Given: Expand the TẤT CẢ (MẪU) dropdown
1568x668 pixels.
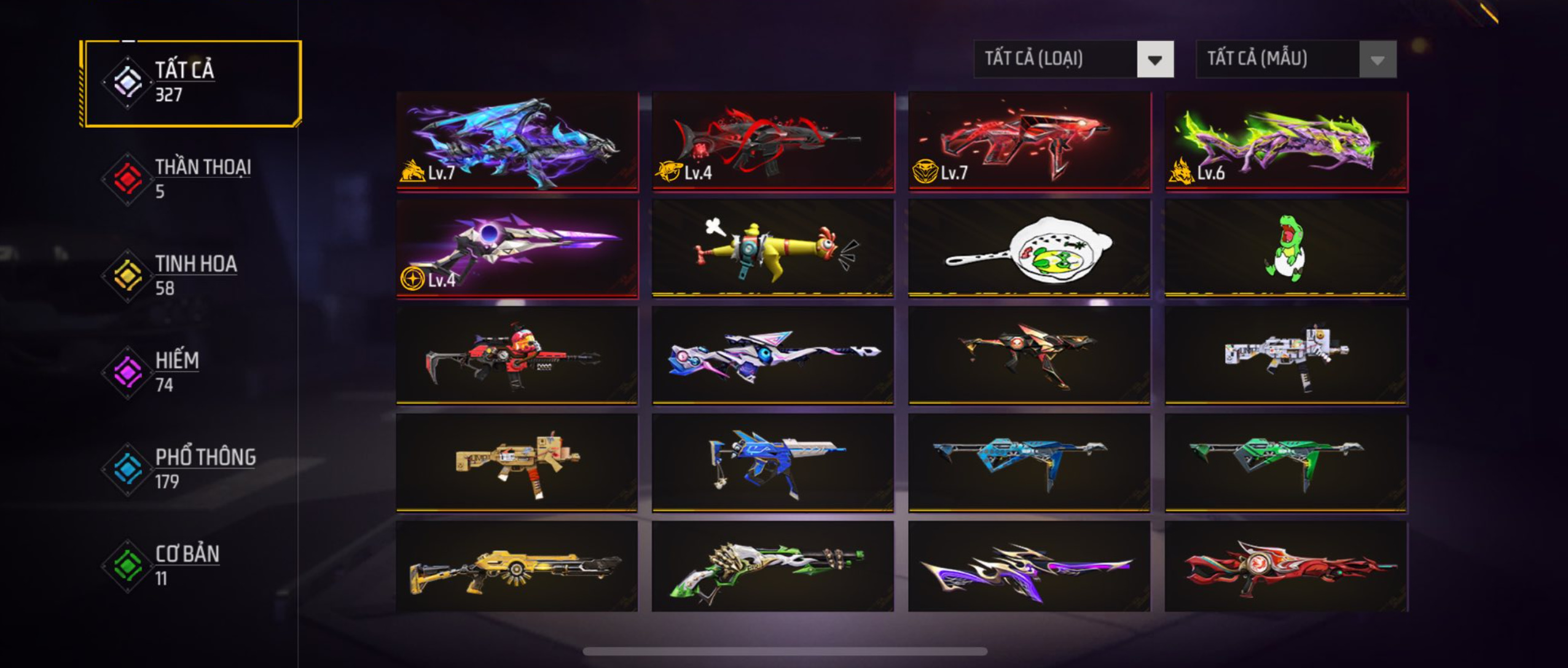Looking at the screenshot, I should pyautogui.click(x=1296, y=59).
